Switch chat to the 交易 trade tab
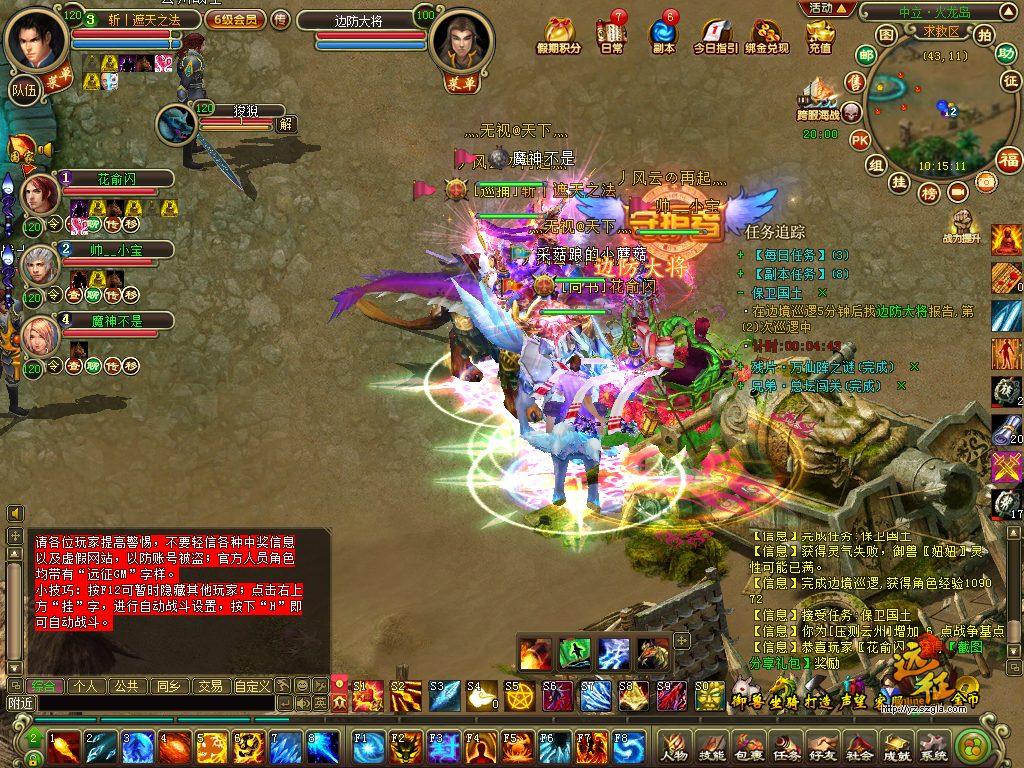 (209, 686)
